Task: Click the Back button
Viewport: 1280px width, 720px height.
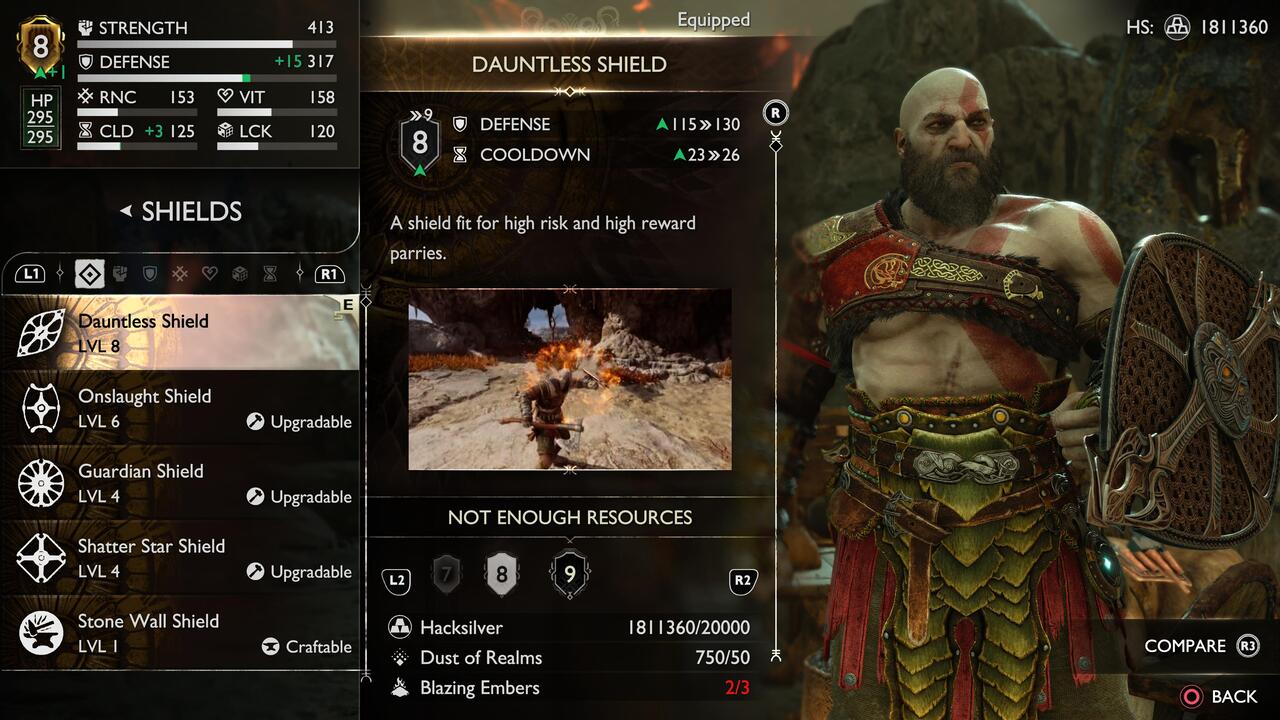Action: click(1221, 696)
